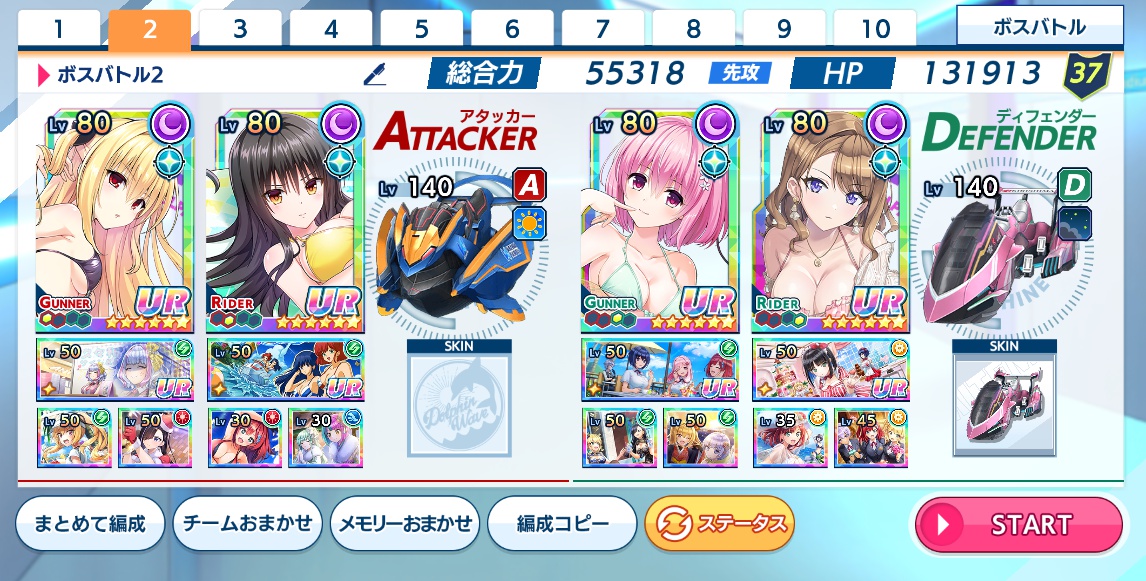Choose 編成コピー to copy formation
The height and width of the screenshot is (581, 1146).
(x=562, y=524)
